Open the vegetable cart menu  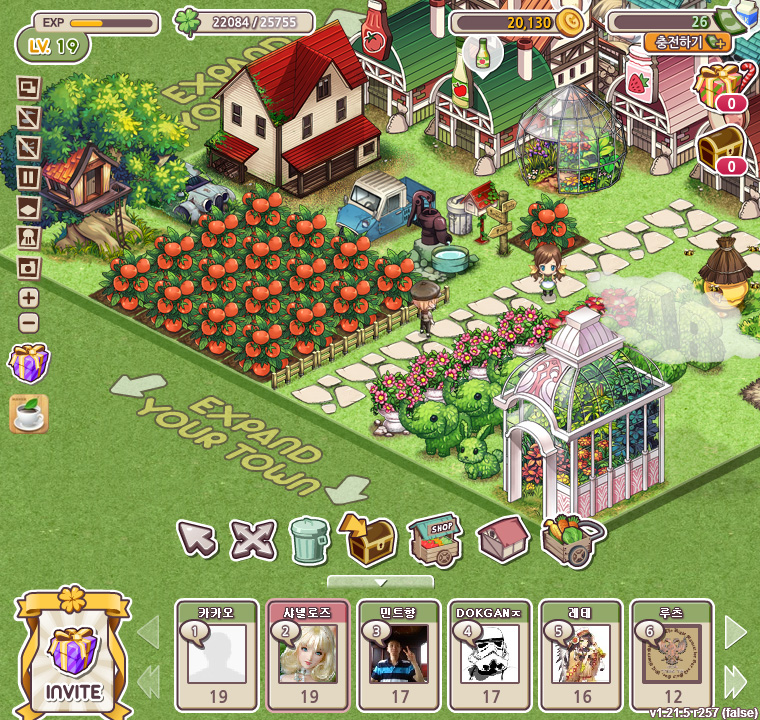(572, 541)
